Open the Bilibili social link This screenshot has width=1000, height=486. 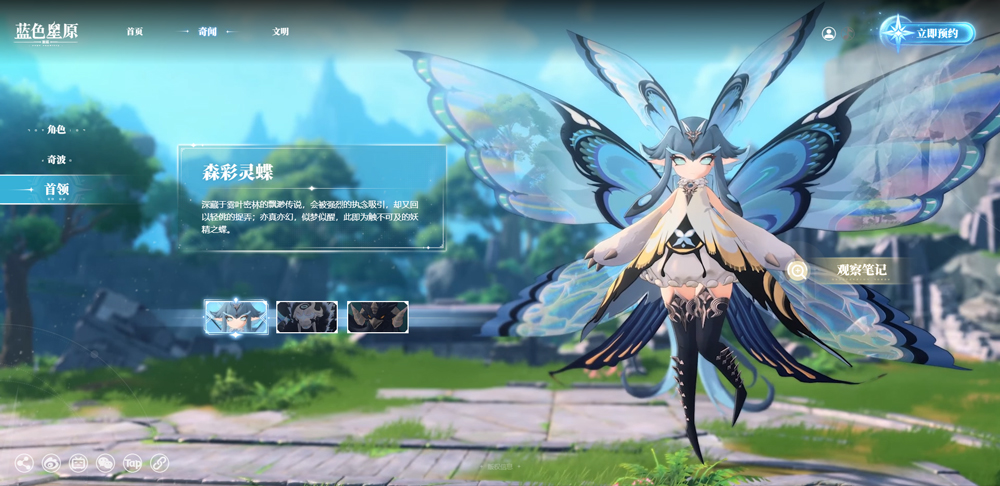coord(78,463)
